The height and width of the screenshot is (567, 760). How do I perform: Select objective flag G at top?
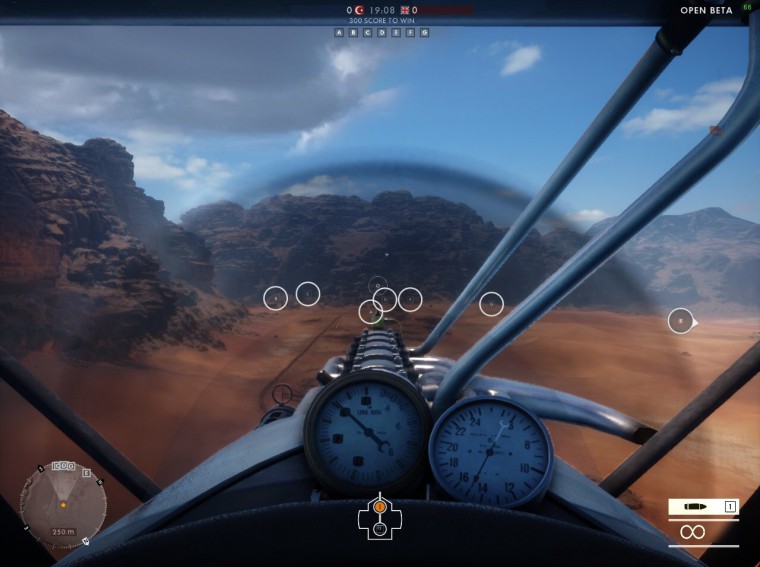(424, 32)
